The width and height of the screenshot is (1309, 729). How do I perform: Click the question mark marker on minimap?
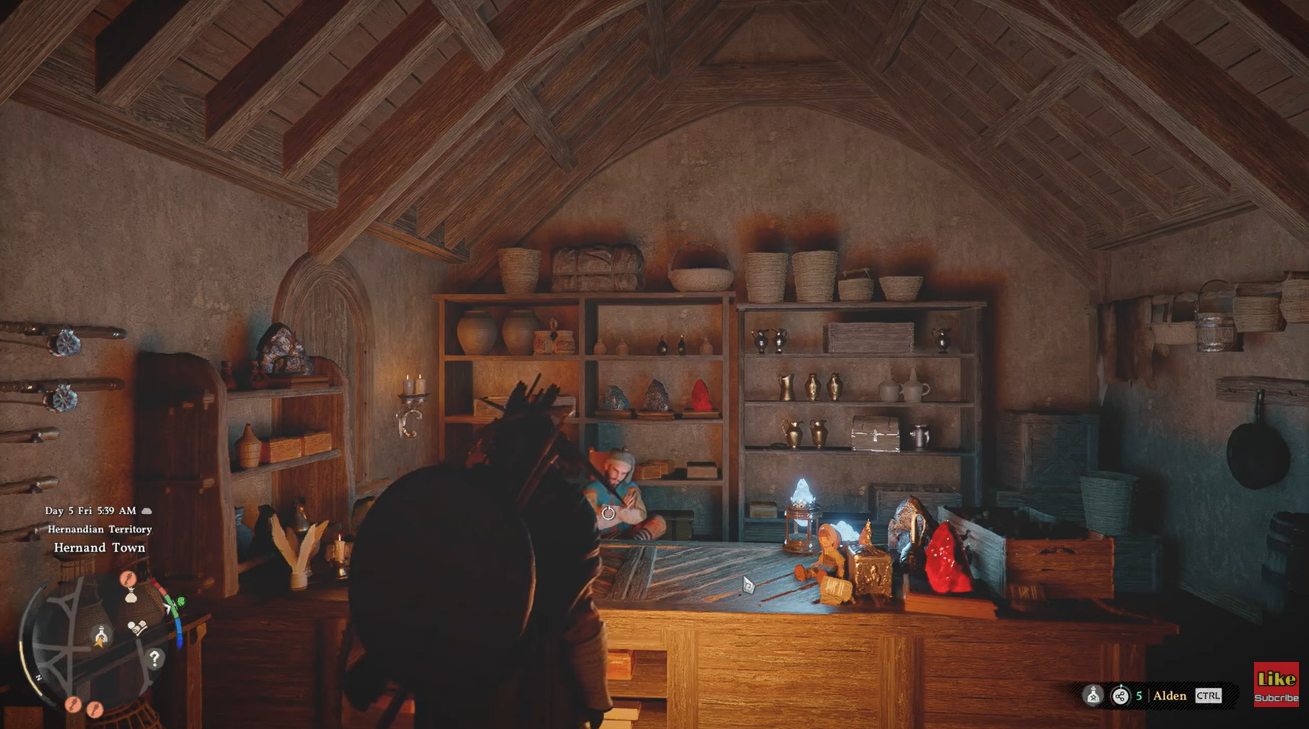coord(154,659)
